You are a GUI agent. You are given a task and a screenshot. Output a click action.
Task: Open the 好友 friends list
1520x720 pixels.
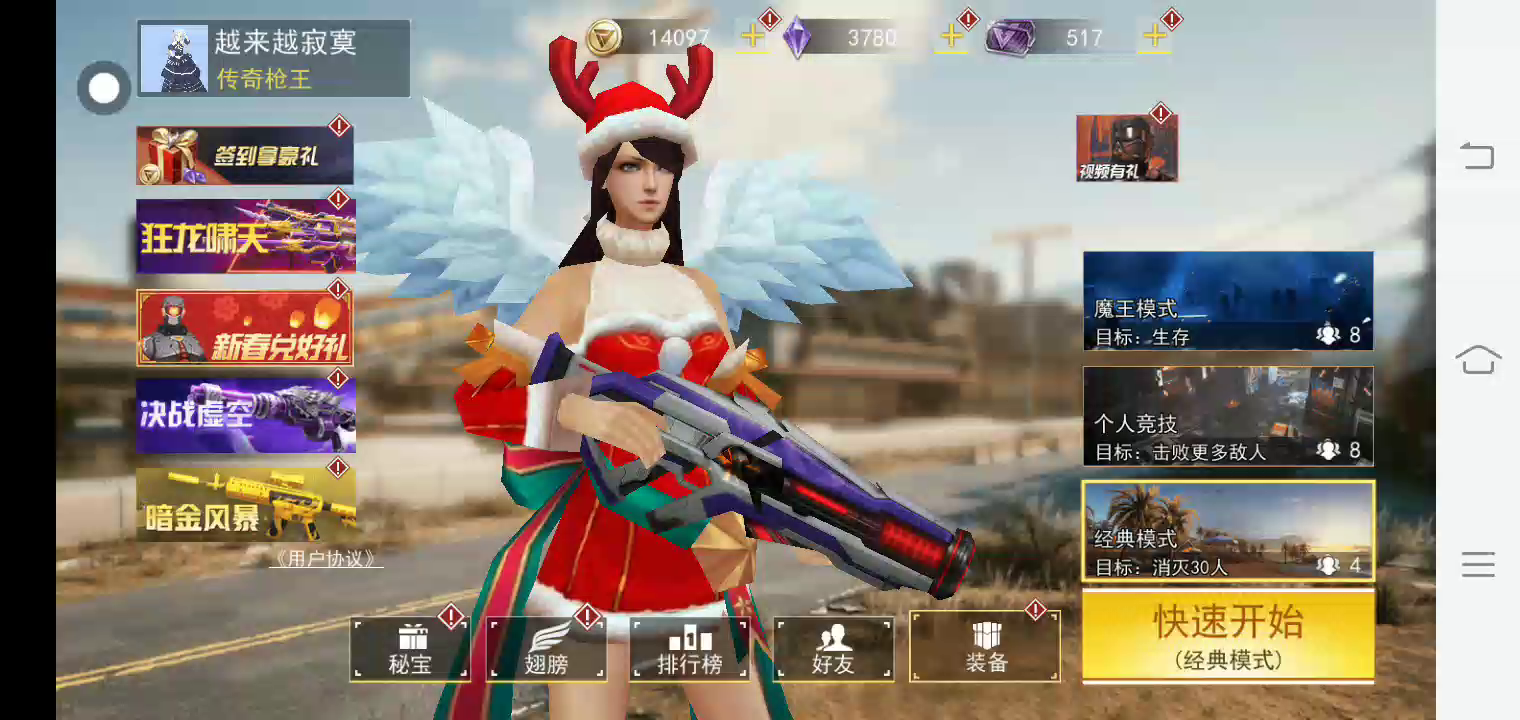[x=833, y=649]
